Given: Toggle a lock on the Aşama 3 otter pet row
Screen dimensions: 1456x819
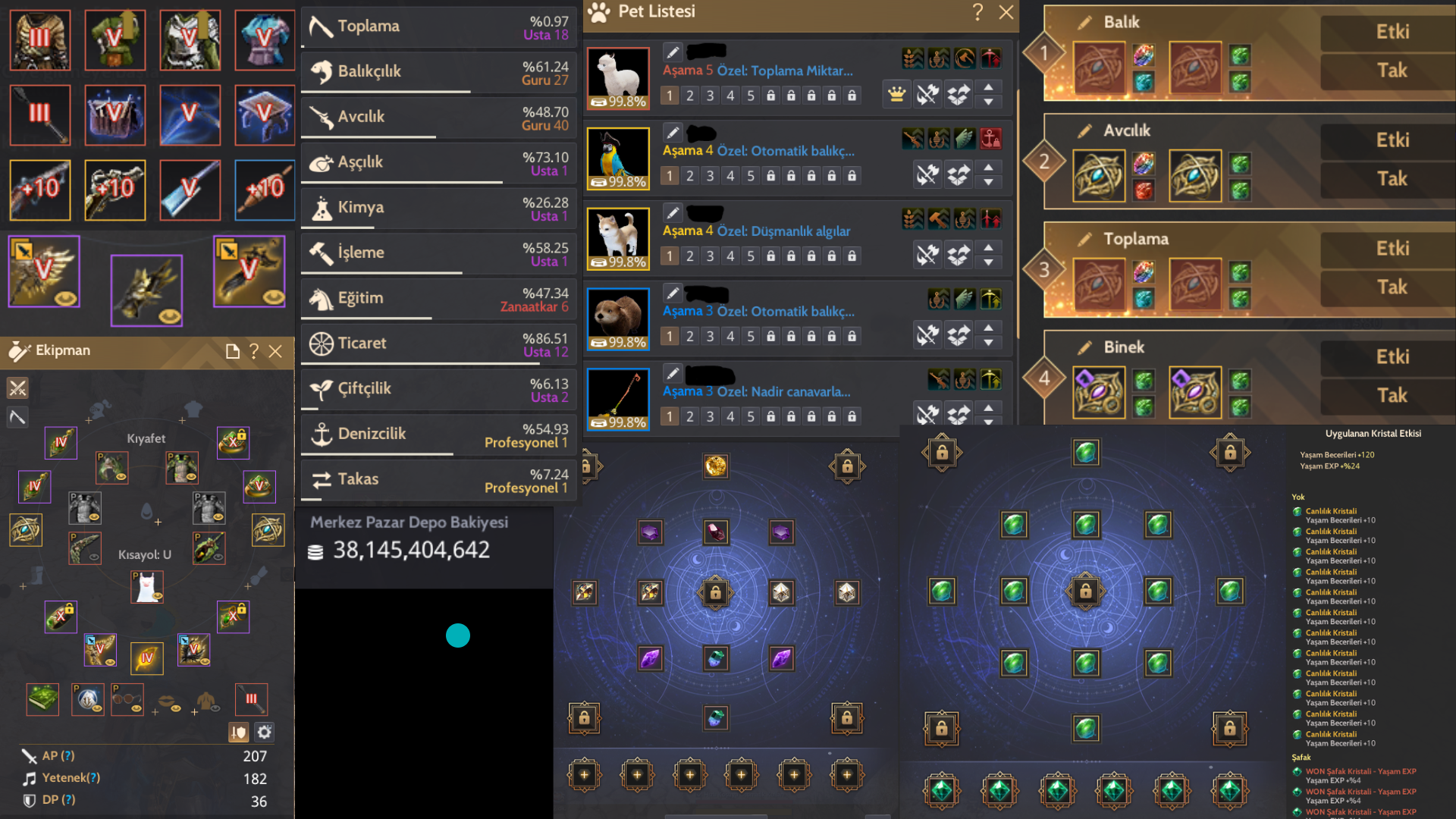Looking at the screenshot, I should (770, 335).
